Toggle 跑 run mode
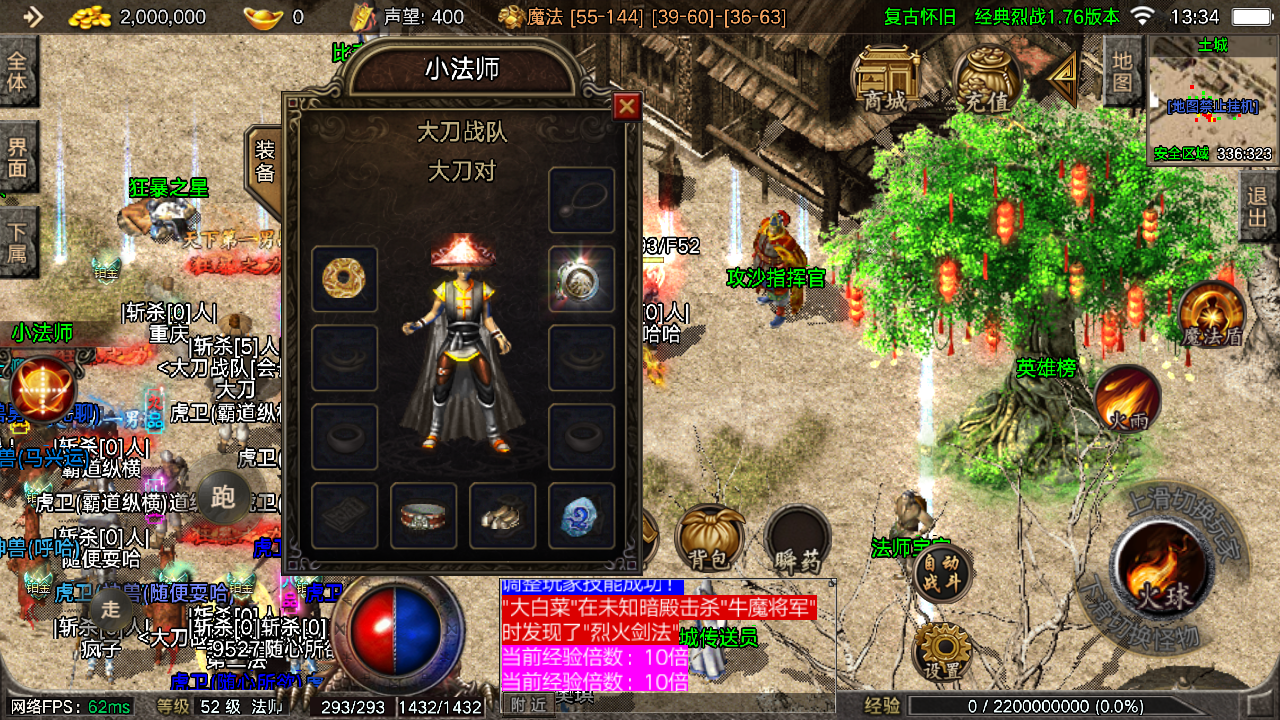1280x720 pixels. click(222, 496)
